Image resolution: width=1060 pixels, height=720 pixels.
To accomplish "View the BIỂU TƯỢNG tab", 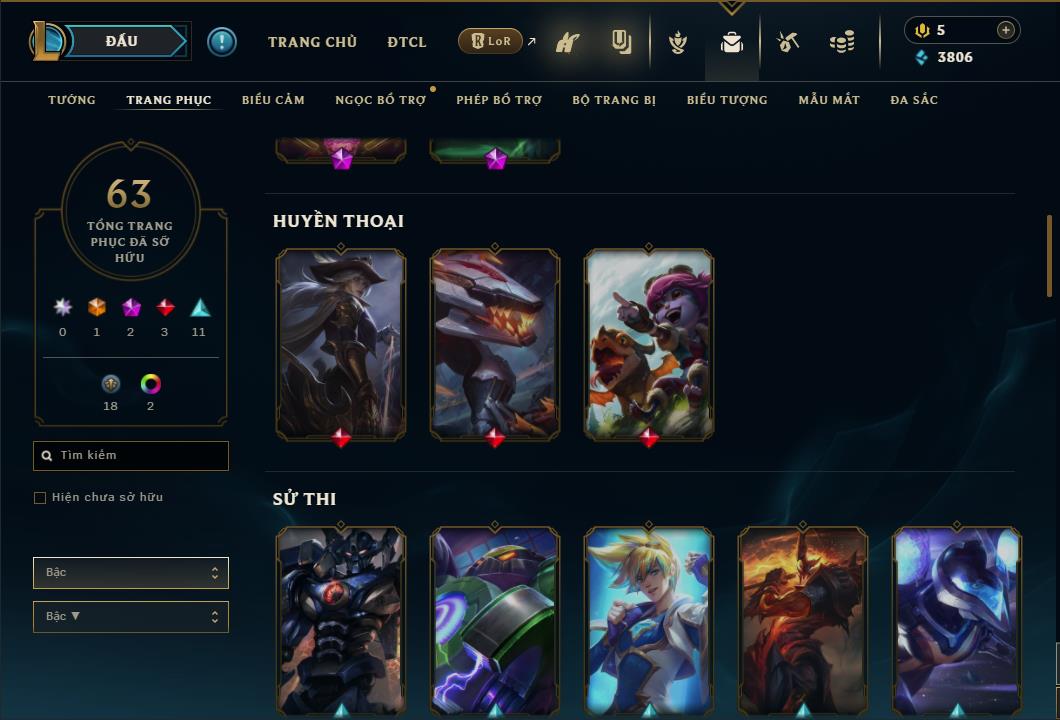I will click(x=727, y=100).
